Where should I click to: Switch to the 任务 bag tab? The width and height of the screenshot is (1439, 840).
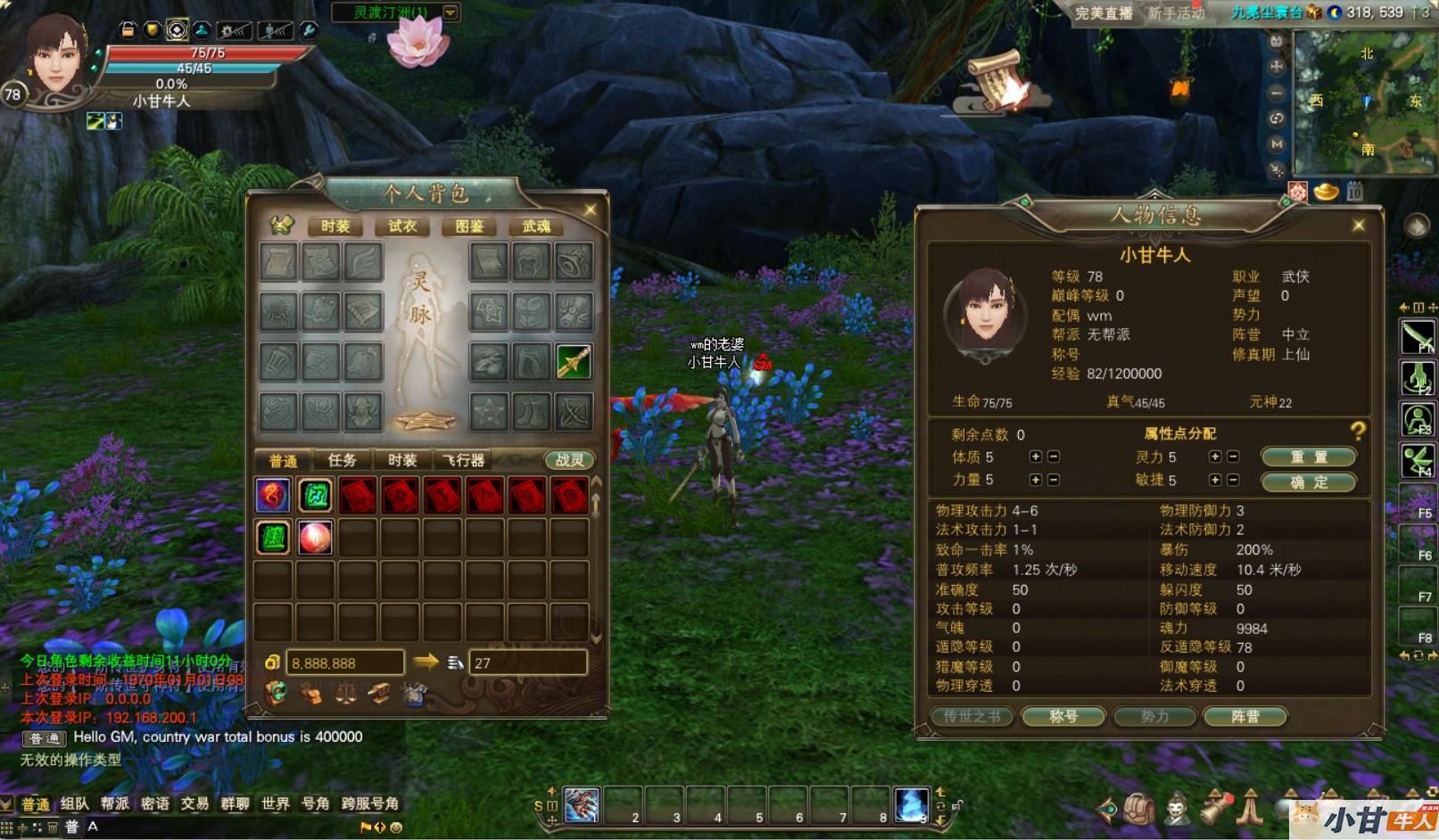(342, 460)
